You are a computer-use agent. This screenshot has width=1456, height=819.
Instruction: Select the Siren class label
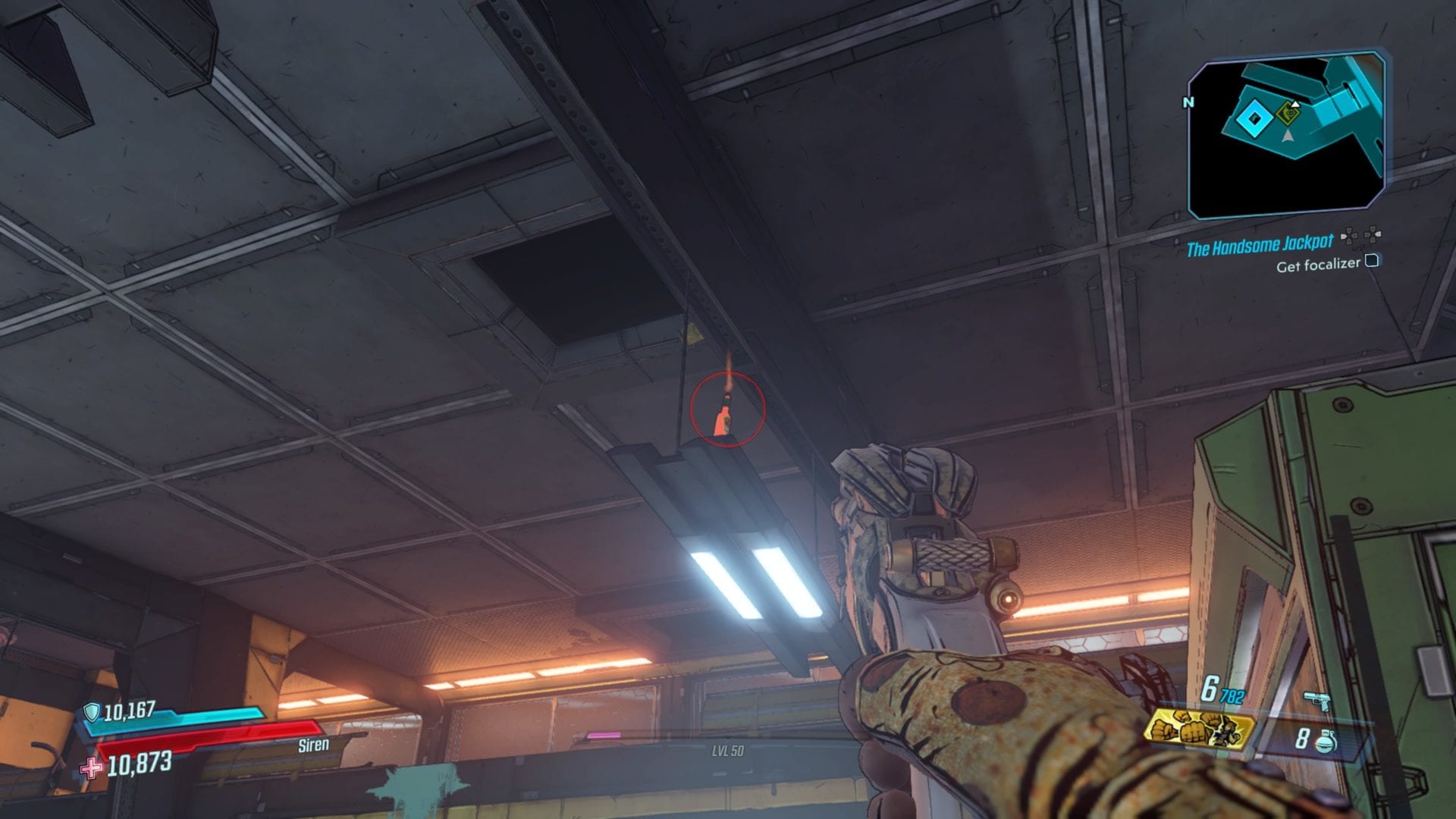click(315, 745)
